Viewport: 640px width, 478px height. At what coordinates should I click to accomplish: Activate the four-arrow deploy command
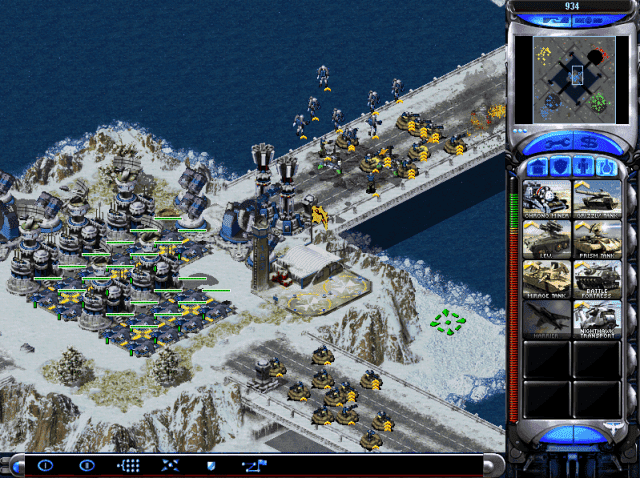pyautogui.click(x=170, y=465)
